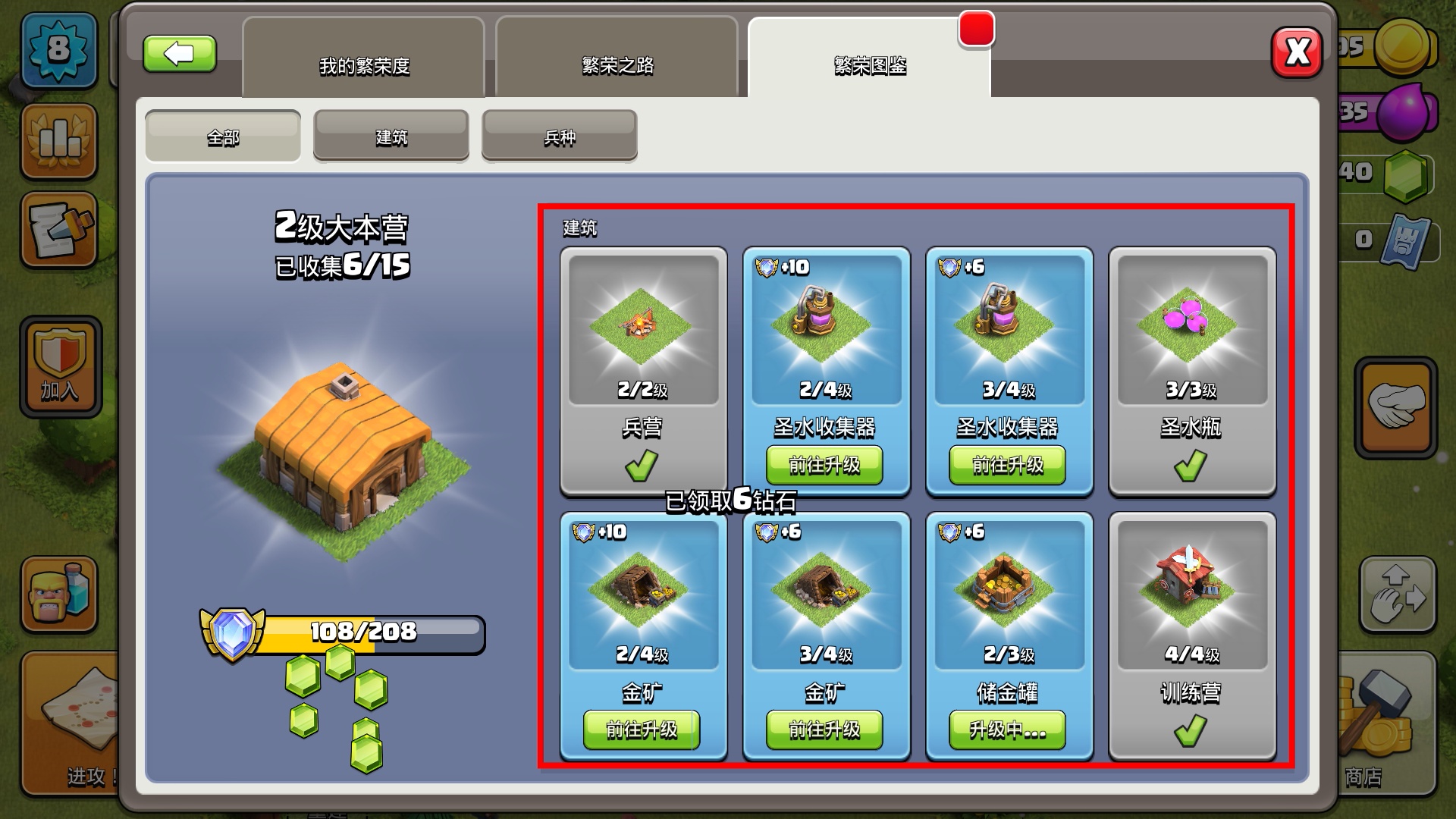Upgrade the level 2/4 金矿
Viewport: 1456px width, 819px height.
[642, 730]
